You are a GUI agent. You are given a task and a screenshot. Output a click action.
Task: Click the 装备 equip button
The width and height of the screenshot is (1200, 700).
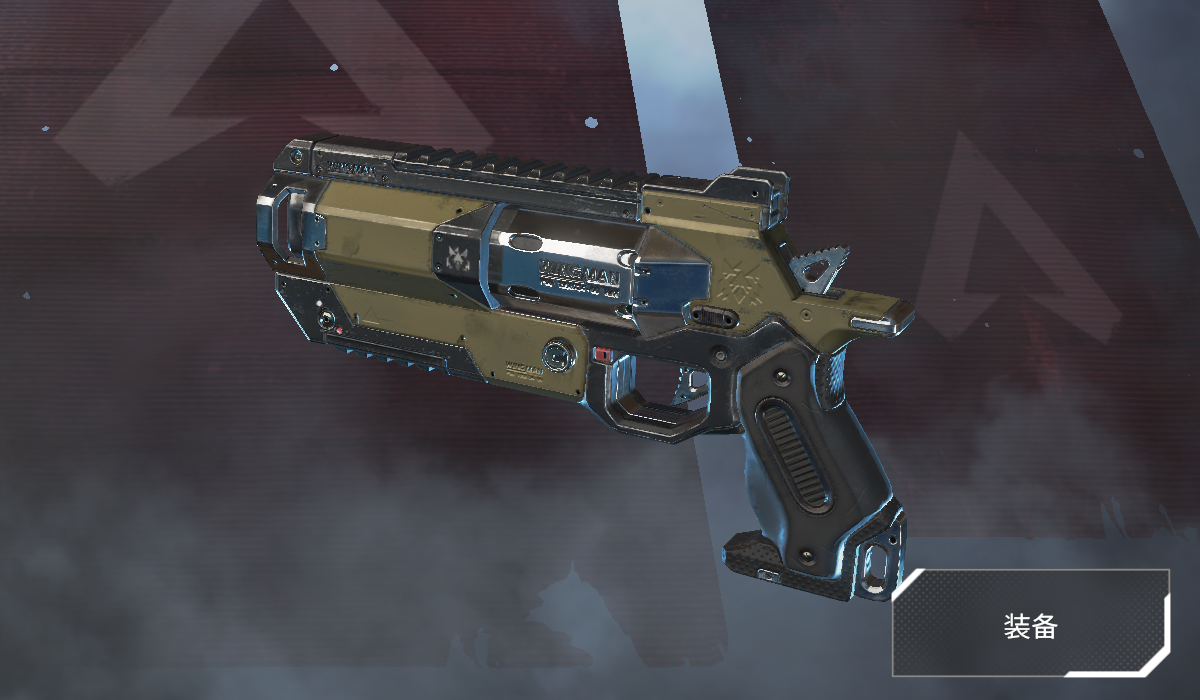pos(1030,625)
